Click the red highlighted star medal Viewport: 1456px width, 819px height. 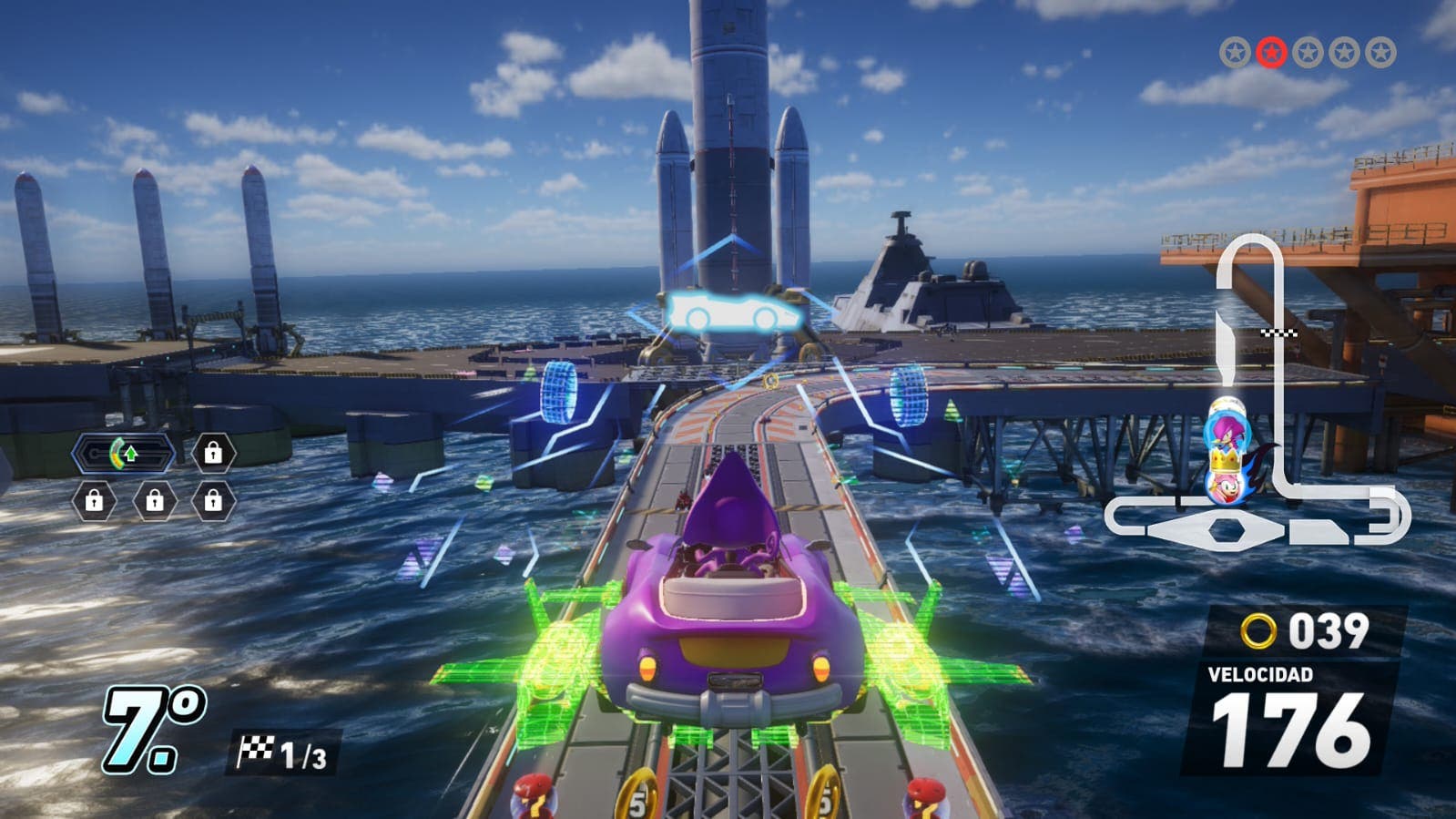coord(1271,53)
